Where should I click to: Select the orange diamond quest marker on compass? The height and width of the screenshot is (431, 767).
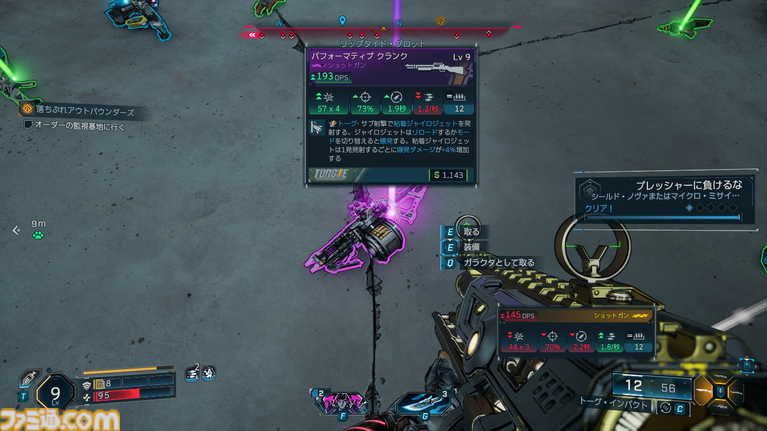point(440,20)
